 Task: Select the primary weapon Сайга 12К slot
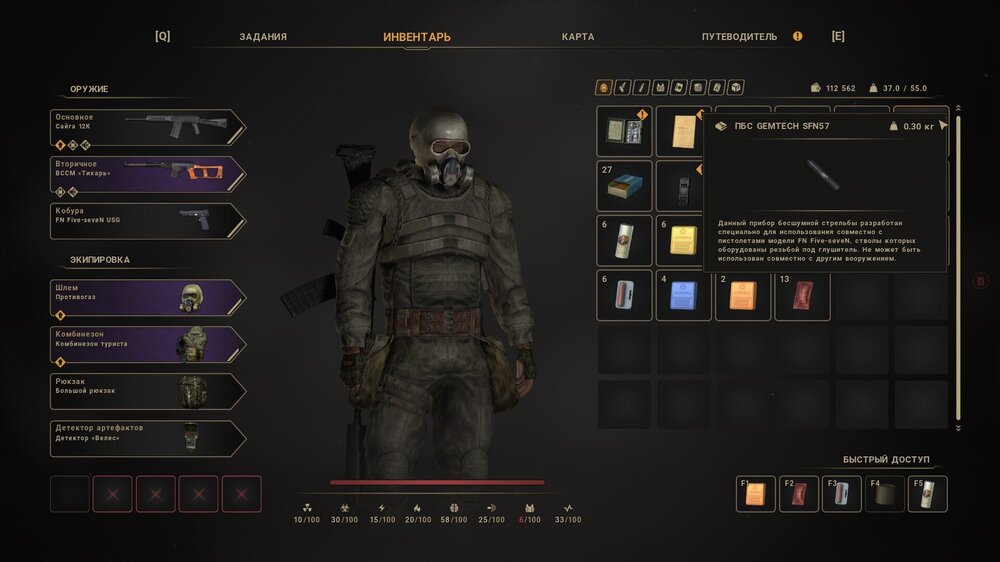tap(146, 128)
